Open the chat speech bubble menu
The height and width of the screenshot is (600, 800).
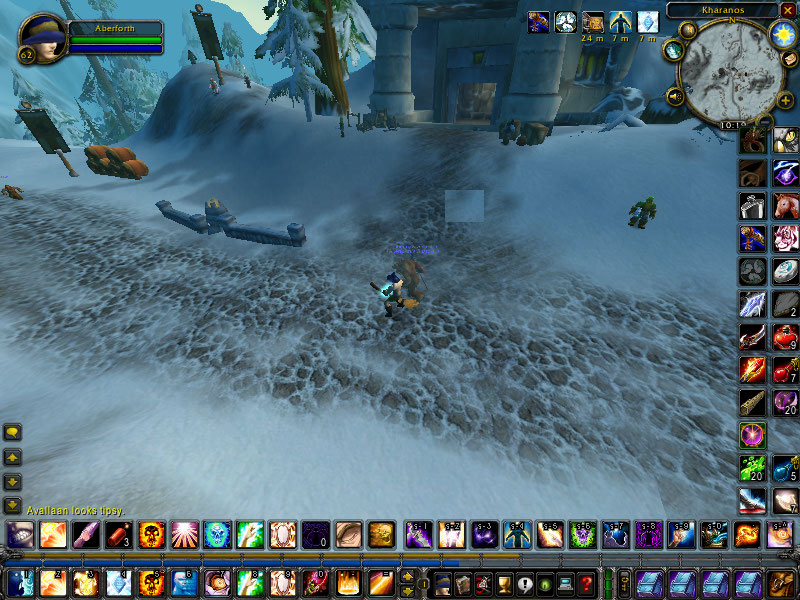(13, 432)
